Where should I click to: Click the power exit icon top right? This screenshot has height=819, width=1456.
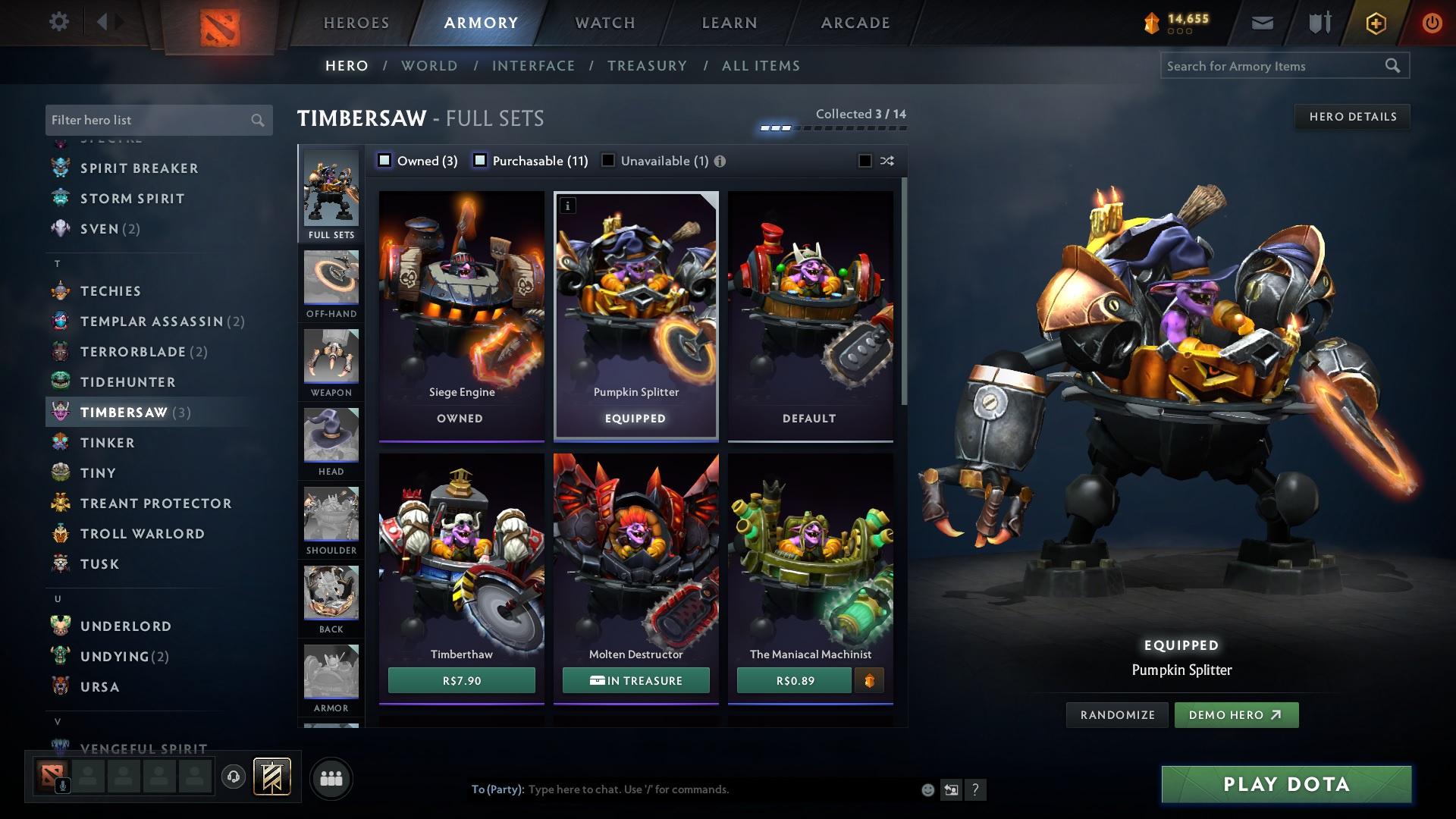[x=1432, y=22]
